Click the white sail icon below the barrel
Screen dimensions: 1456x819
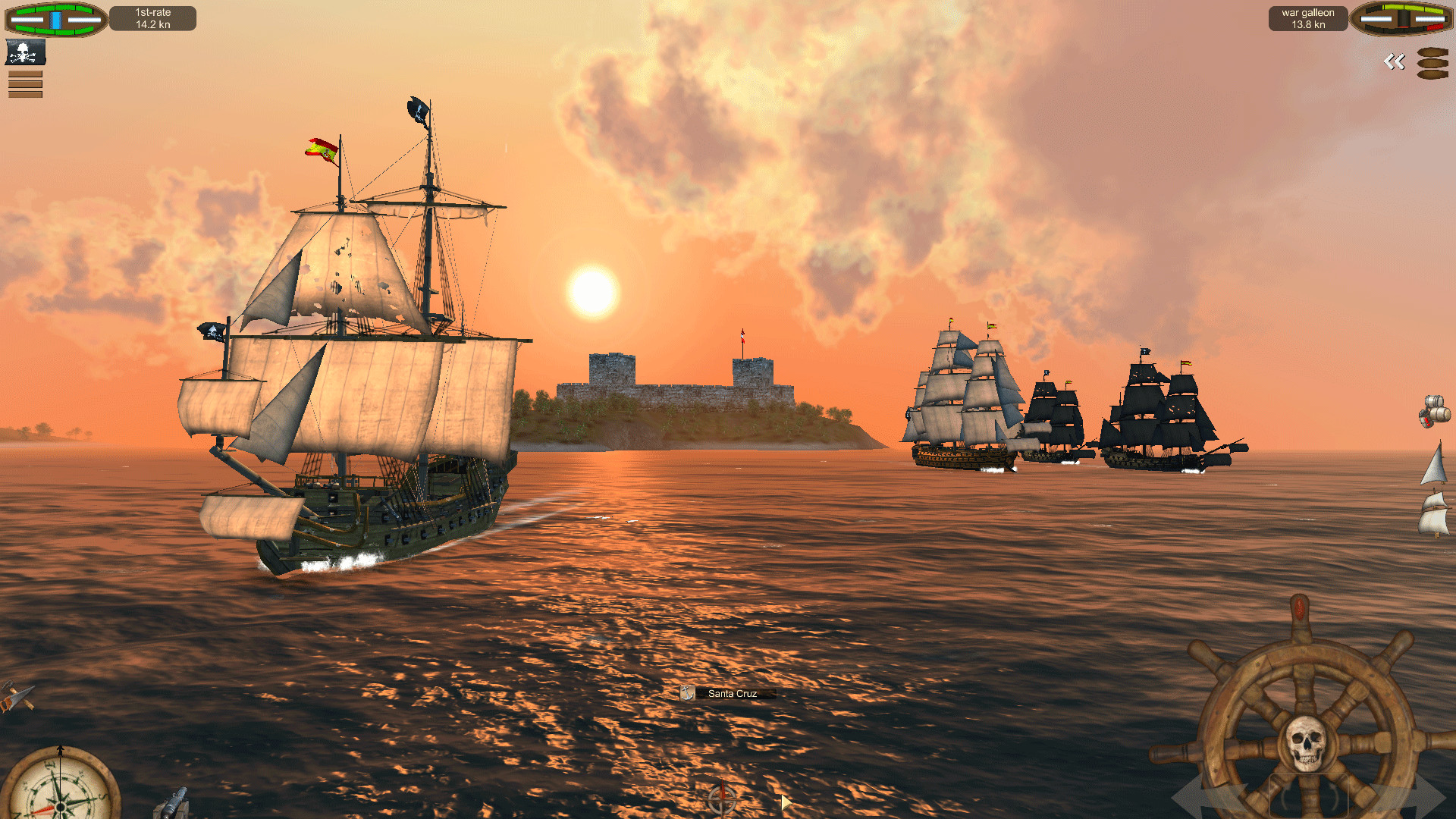point(1434,464)
